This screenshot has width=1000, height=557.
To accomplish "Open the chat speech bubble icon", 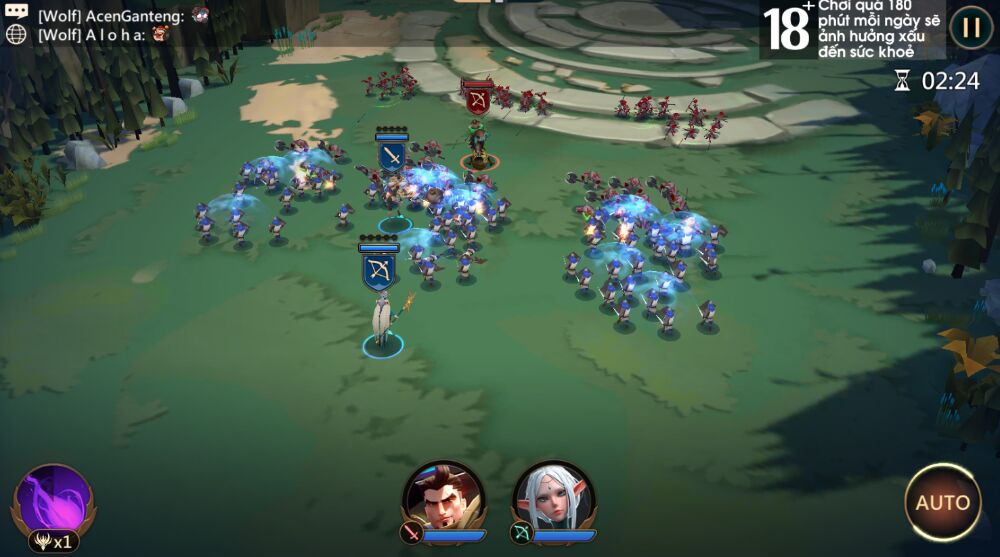I will point(16,12).
